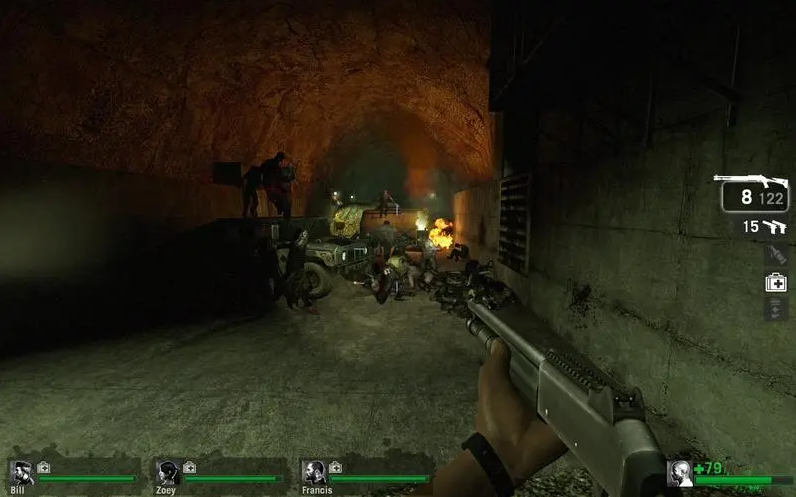The width and height of the screenshot is (796, 497).
Task: Equip the first aid kit
Action: [776, 282]
